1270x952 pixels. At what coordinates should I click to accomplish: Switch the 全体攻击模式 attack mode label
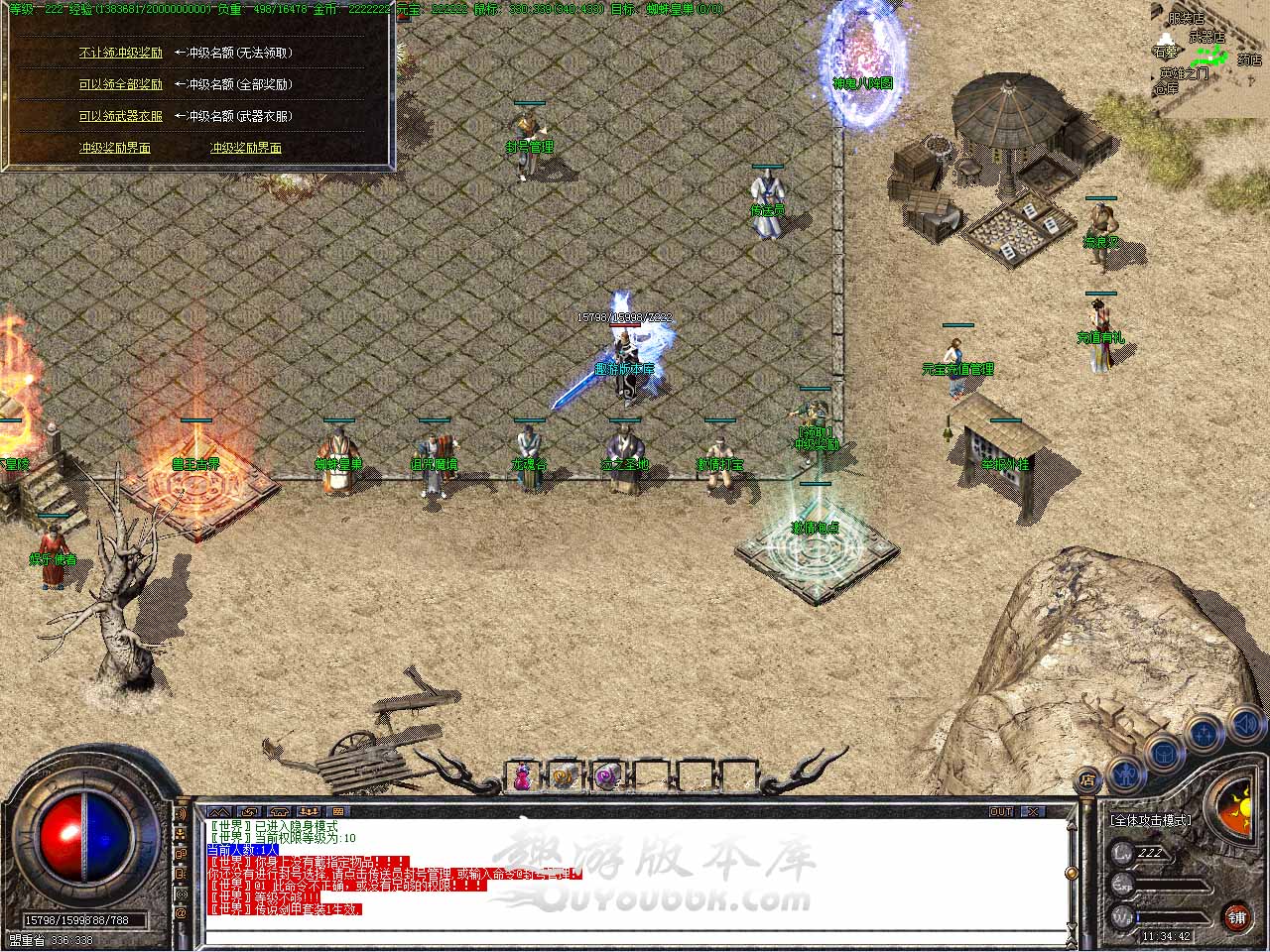[x=1151, y=820]
